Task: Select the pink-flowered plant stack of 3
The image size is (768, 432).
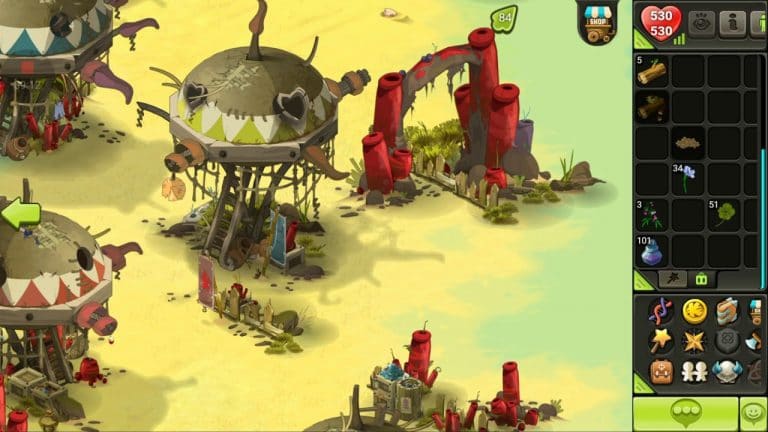Action: pos(652,214)
